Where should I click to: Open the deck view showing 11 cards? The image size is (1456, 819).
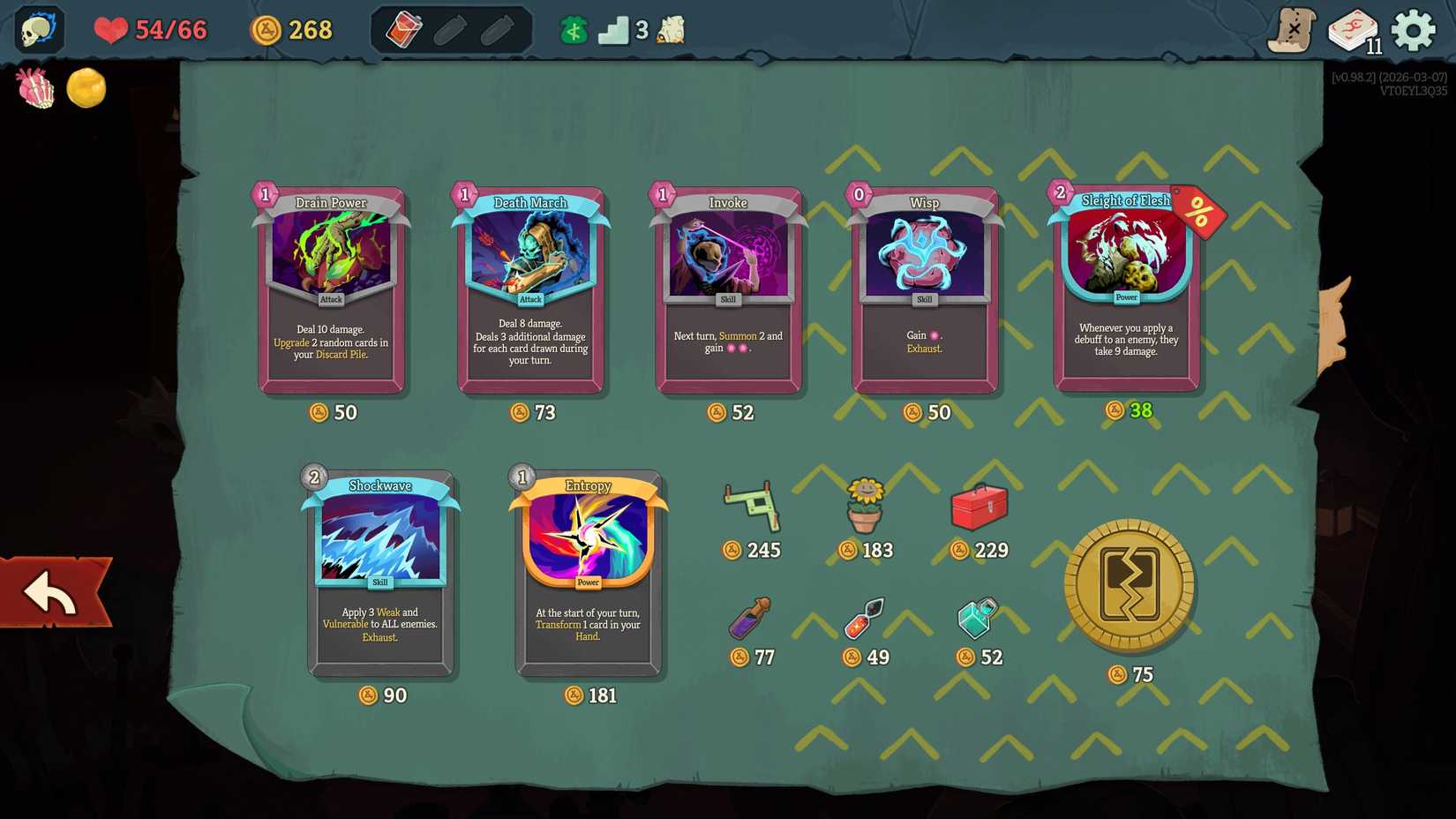(1350, 29)
